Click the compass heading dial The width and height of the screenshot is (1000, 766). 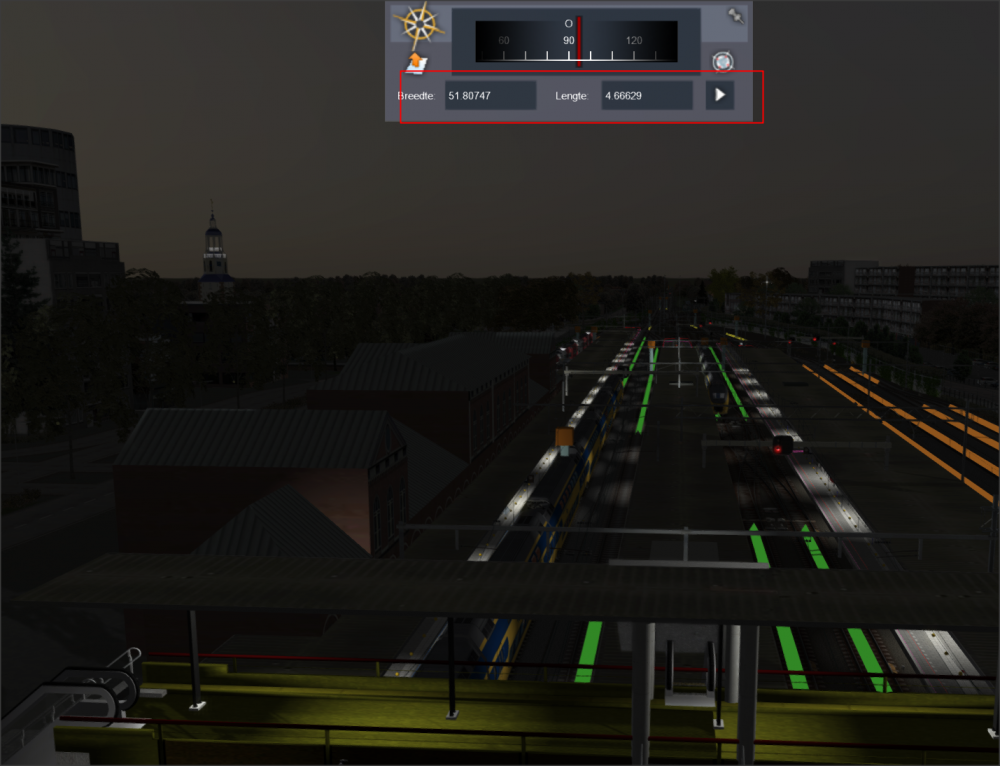pos(575,42)
